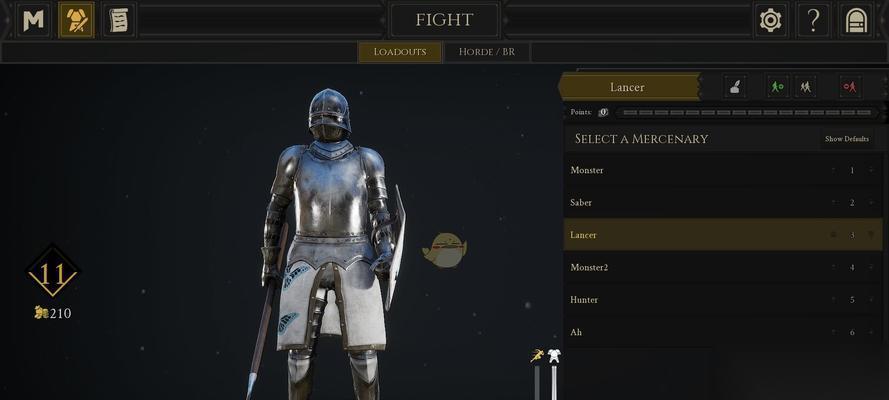This screenshot has width=889, height=400.
Task: Open the armory helmet icon
Action: point(76,20)
